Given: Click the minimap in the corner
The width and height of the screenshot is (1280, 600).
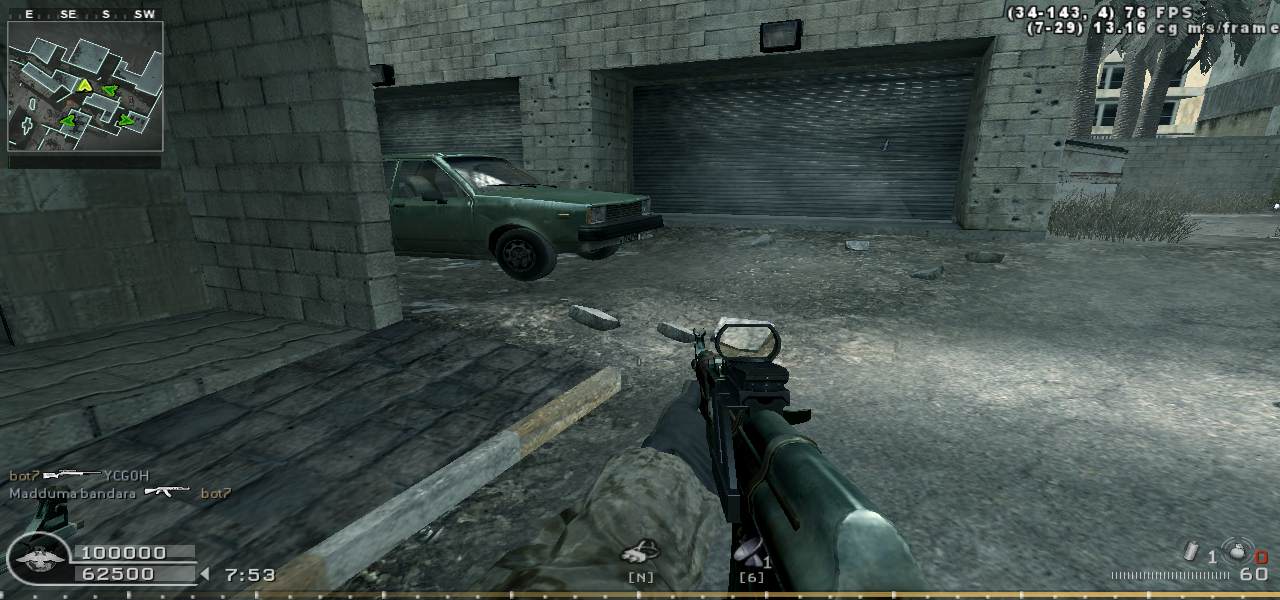Looking at the screenshot, I should tap(85, 86).
